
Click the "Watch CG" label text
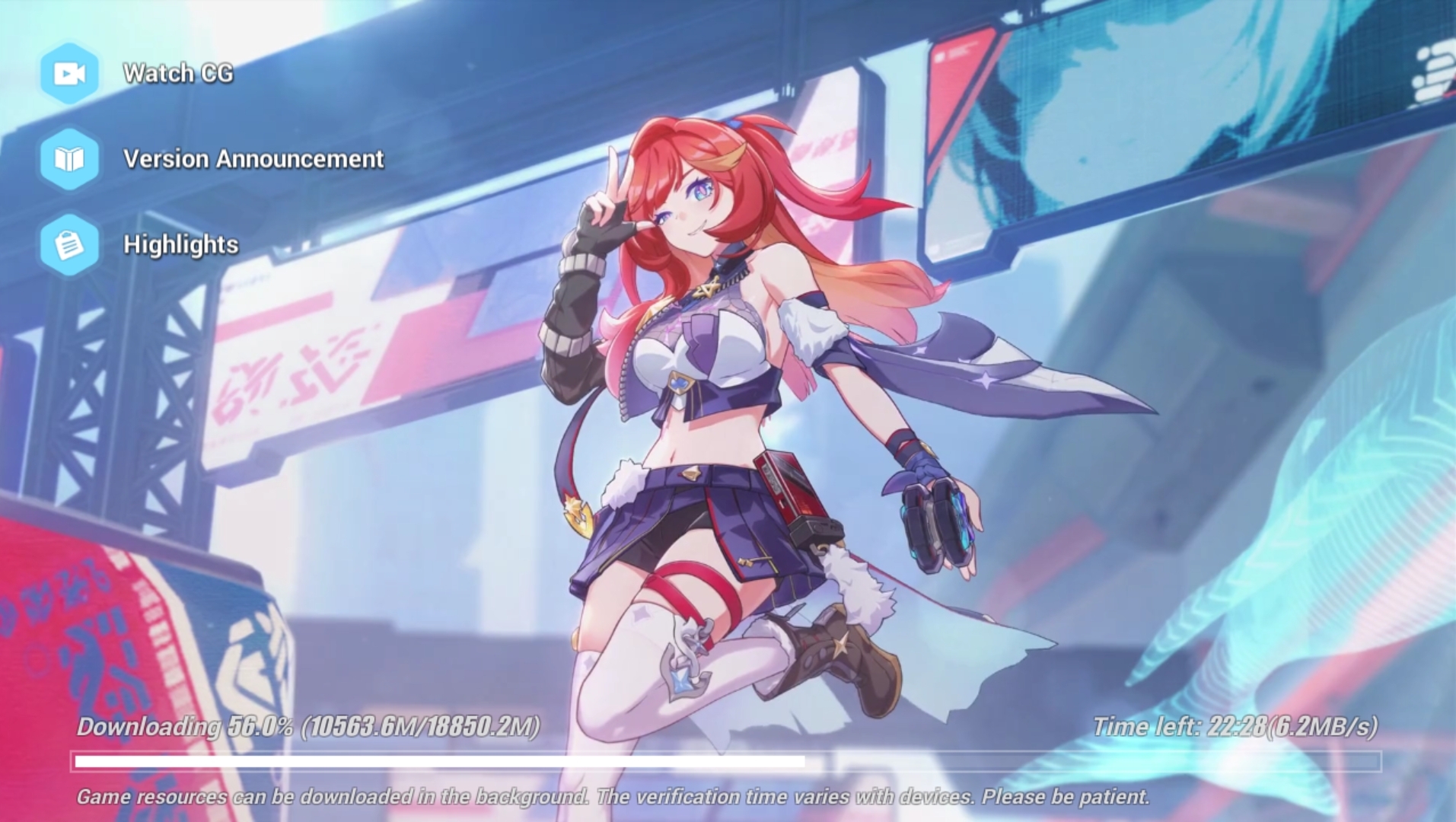point(180,73)
